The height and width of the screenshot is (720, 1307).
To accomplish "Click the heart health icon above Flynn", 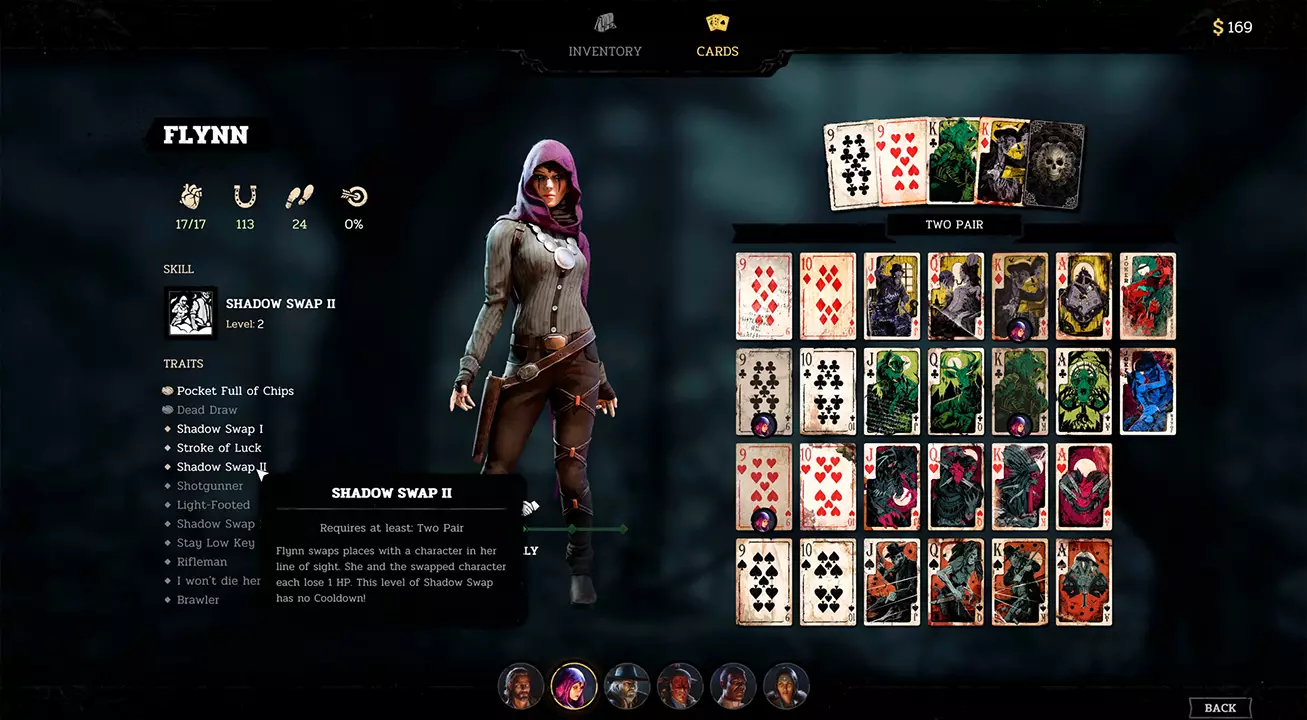I will pos(190,196).
